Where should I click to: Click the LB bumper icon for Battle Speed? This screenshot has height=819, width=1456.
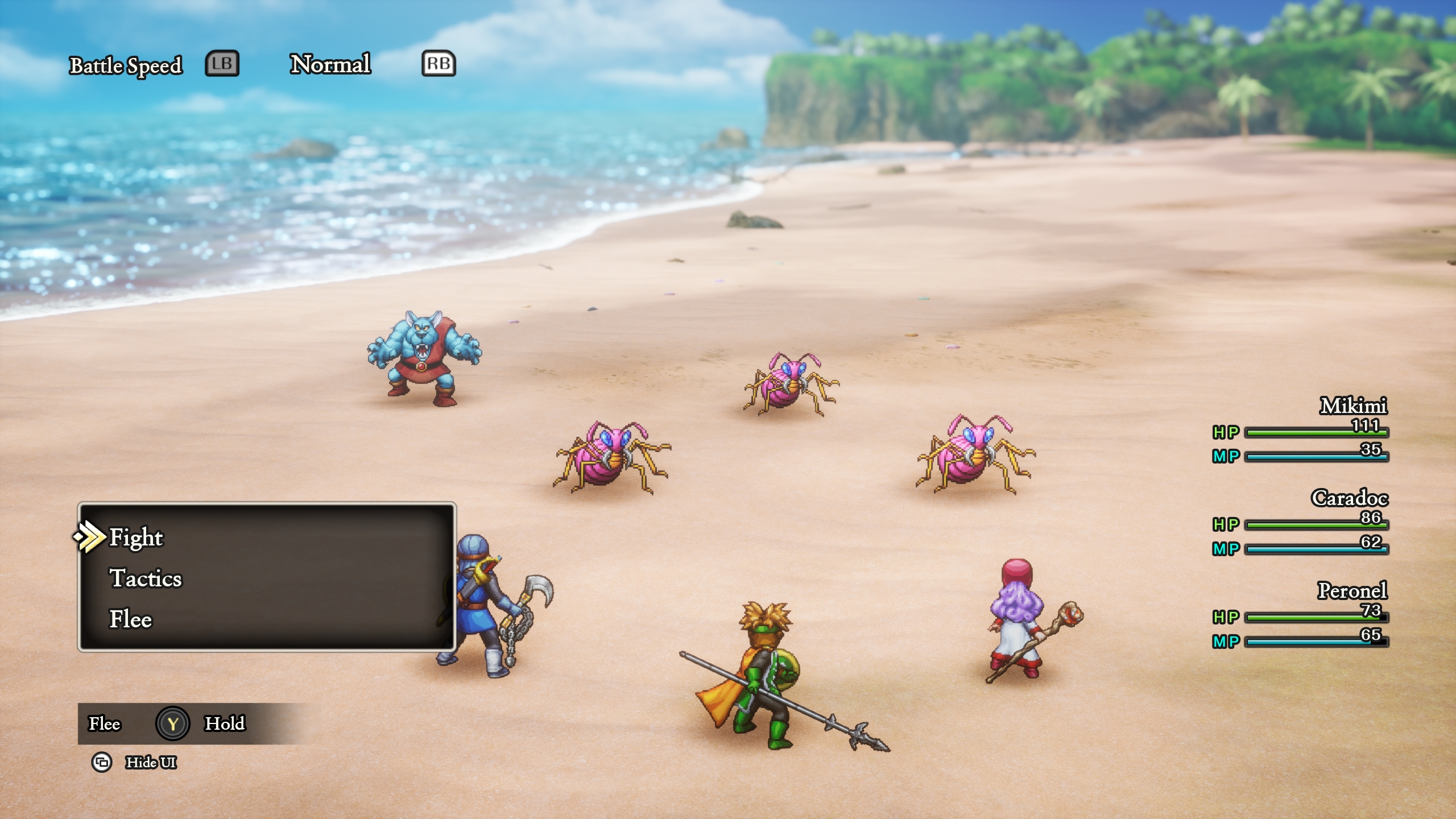tap(221, 65)
